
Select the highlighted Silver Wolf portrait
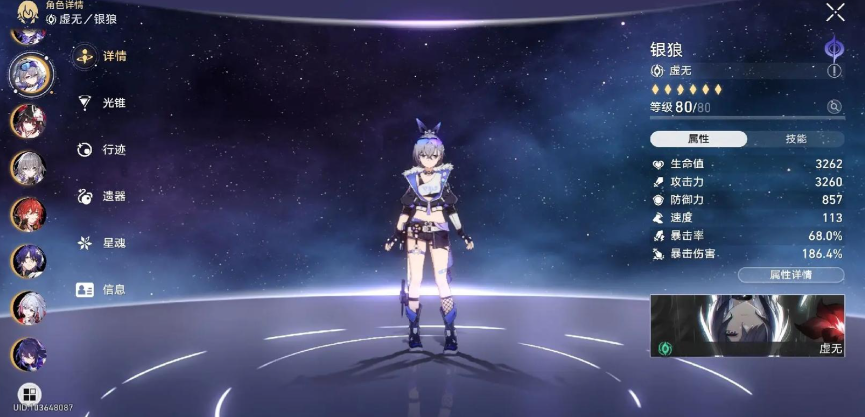[30, 71]
